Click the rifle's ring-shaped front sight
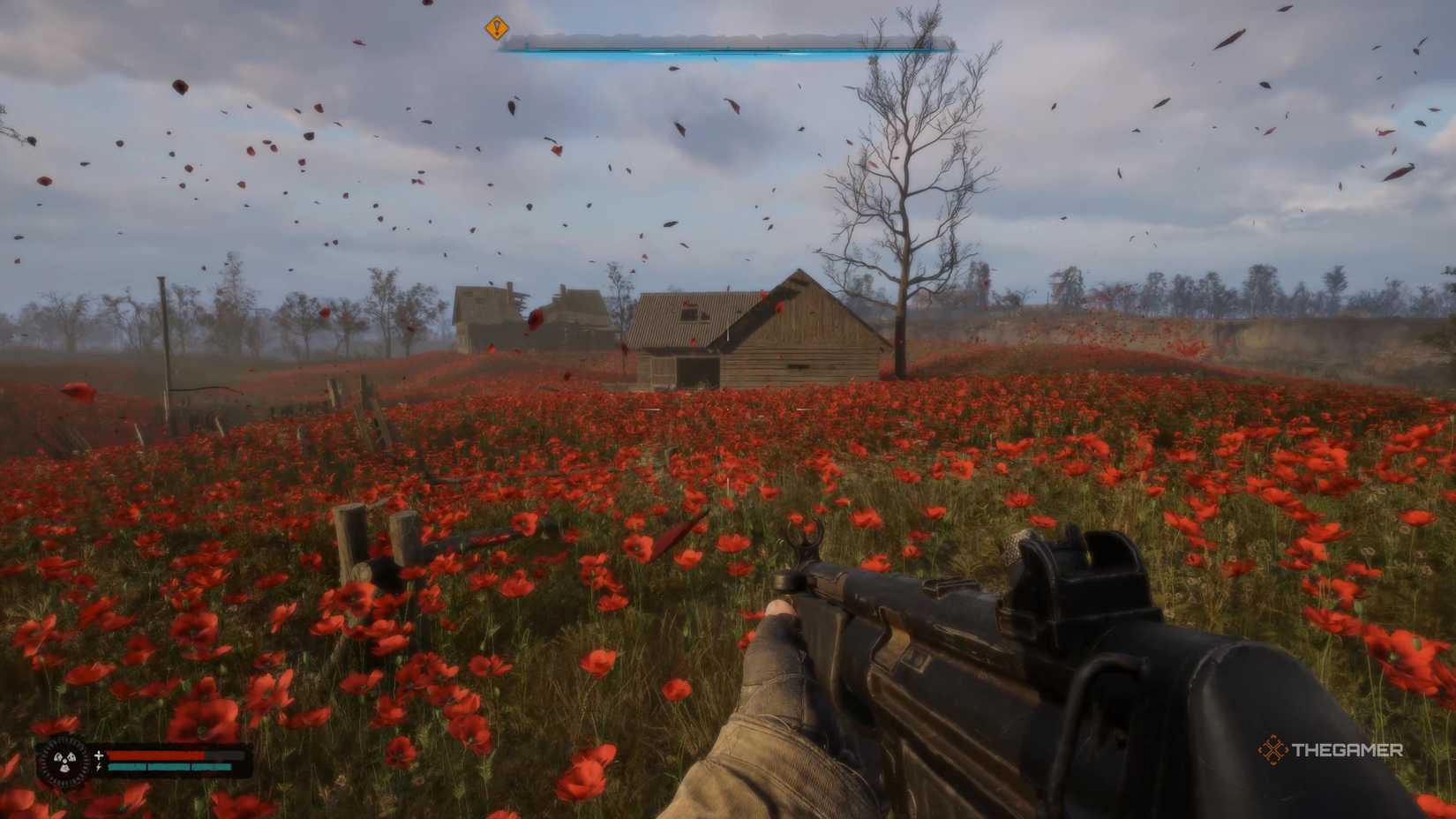Image resolution: width=1456 pixels, height=819 pixels. coord(807,537)
